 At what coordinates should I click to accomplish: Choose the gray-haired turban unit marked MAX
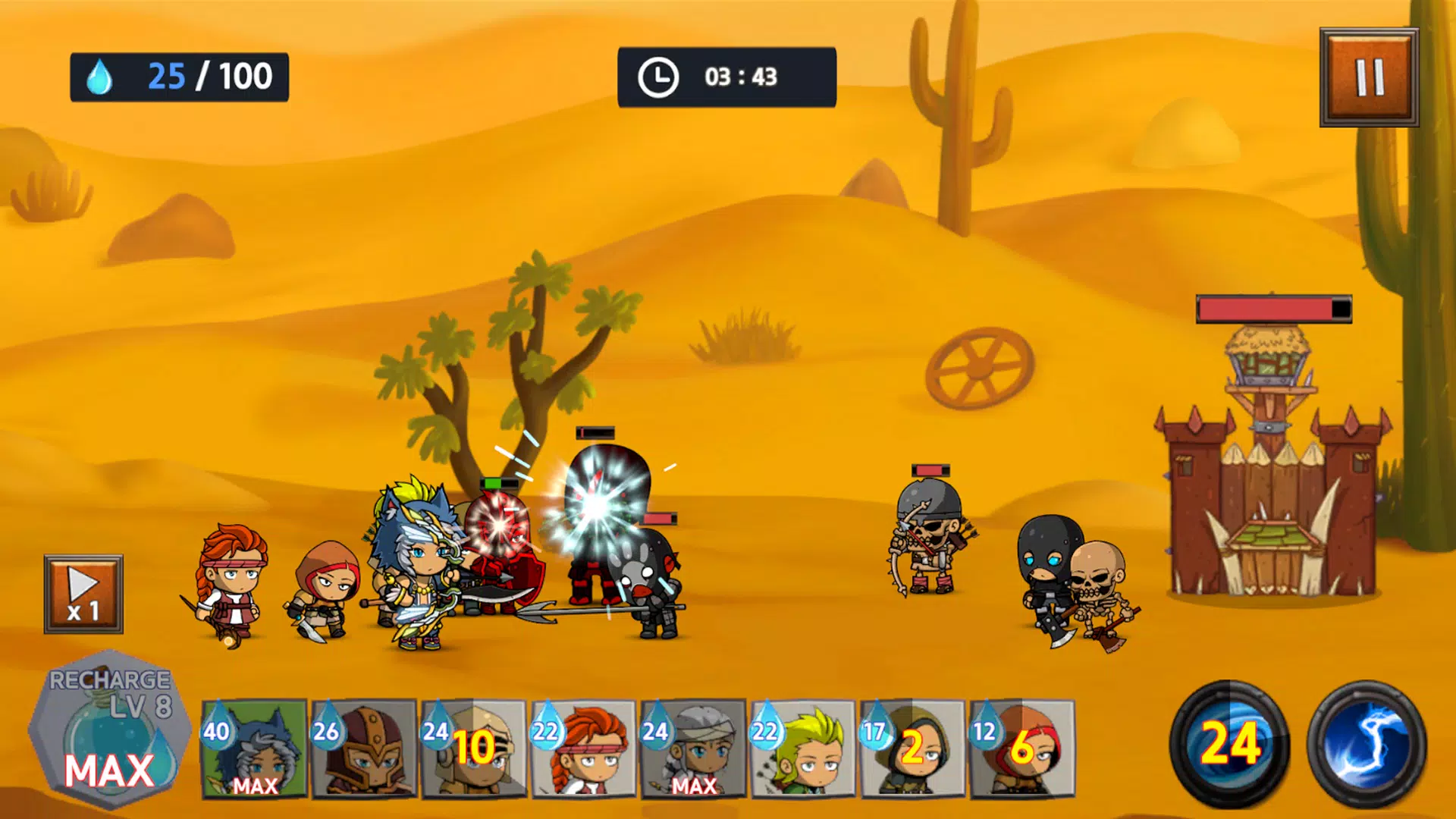pyautogui.click(x=693, y=748)
